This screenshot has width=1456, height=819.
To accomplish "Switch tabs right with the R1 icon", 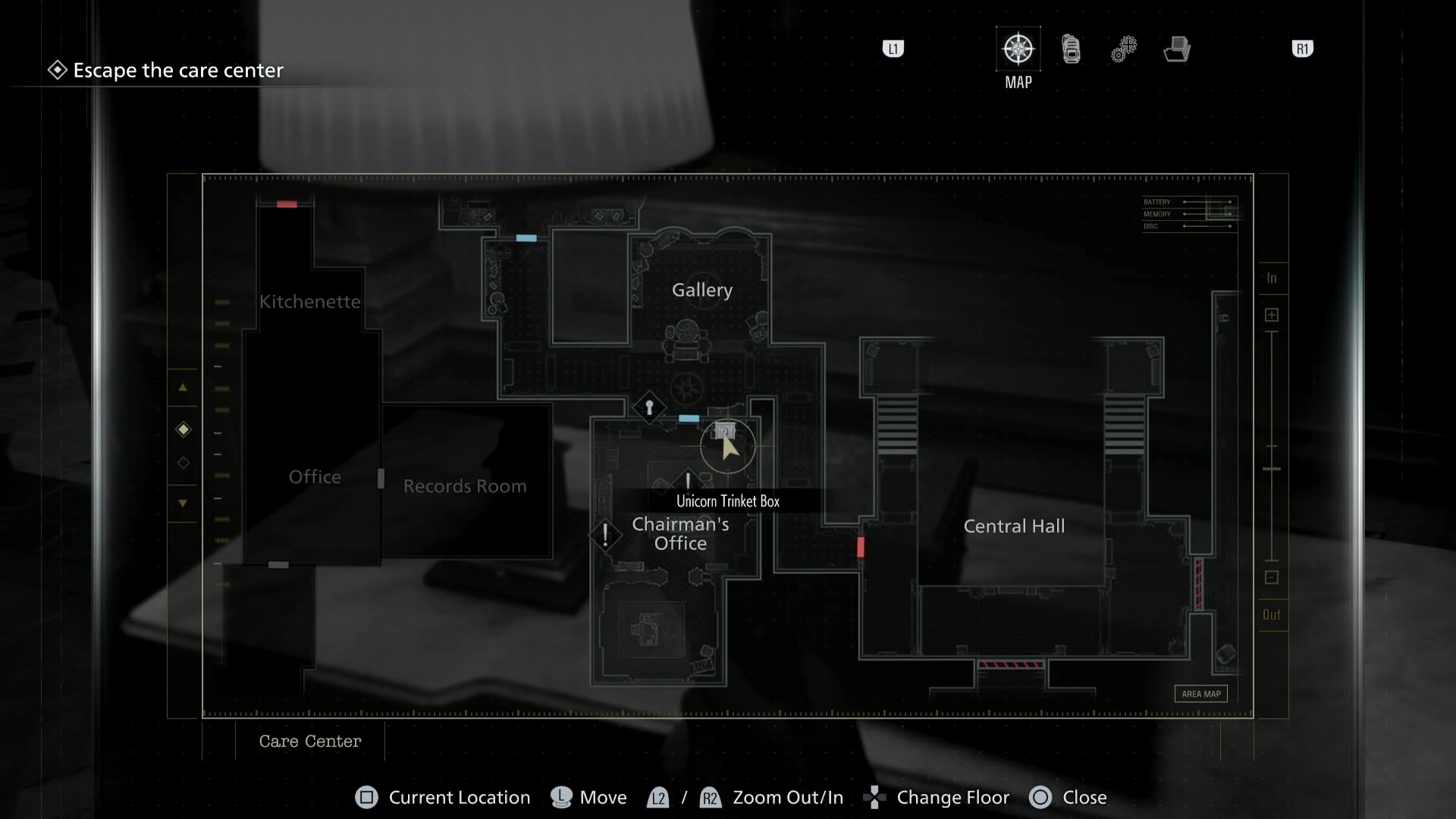I will coord(1303,49).
